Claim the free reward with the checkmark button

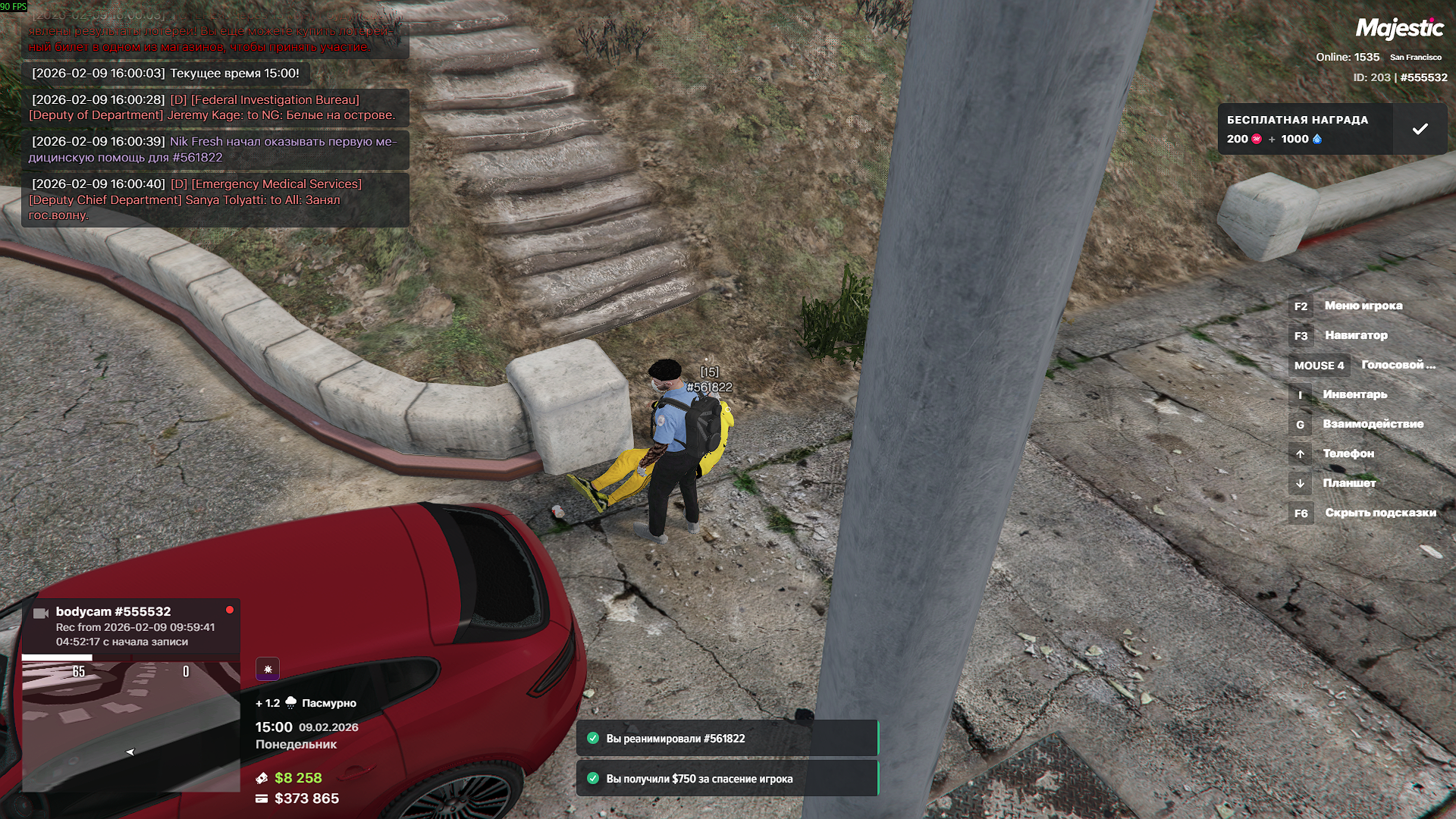tap(1420, 130)
